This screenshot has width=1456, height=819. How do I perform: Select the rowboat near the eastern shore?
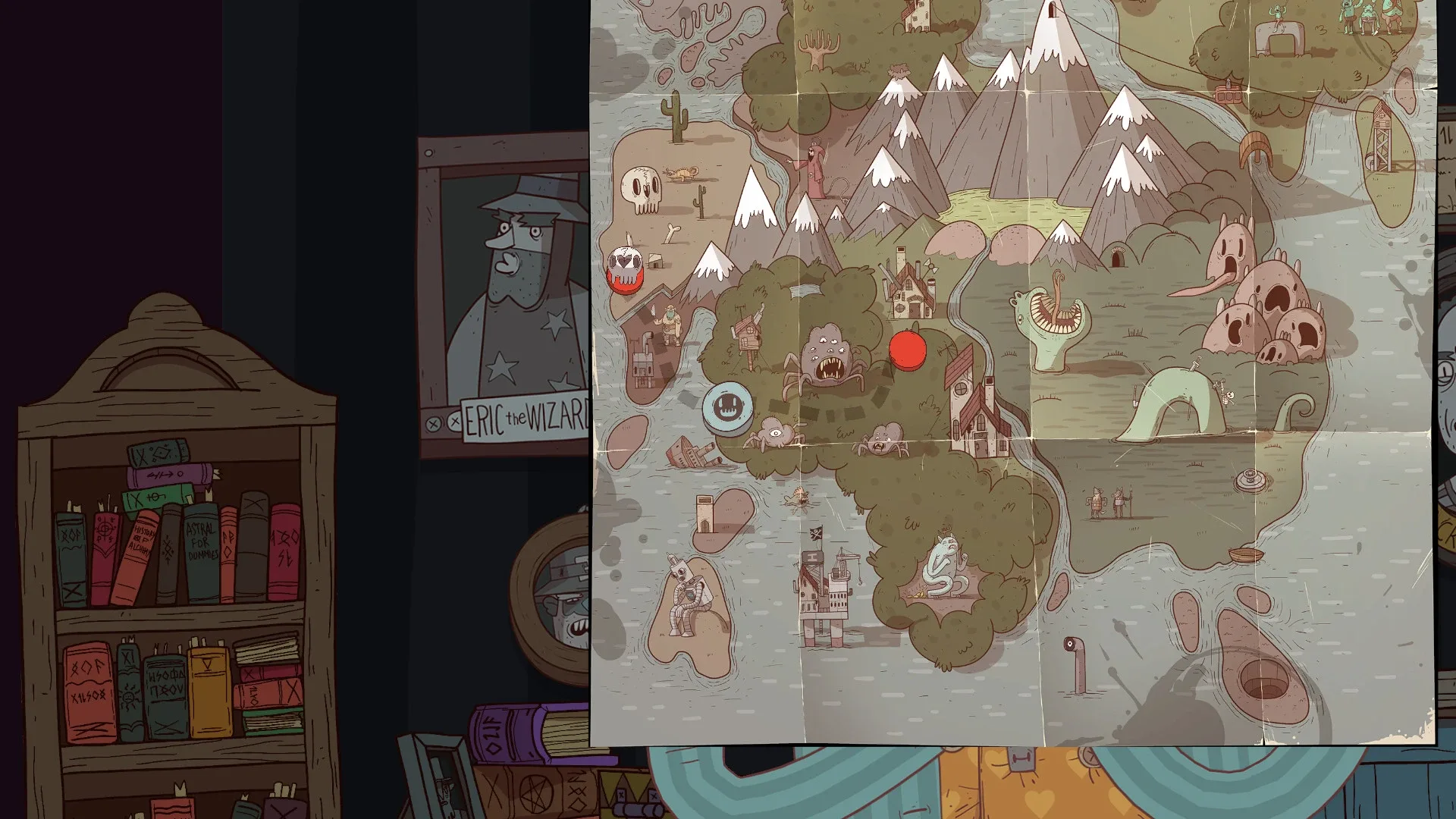[1246, 556]
